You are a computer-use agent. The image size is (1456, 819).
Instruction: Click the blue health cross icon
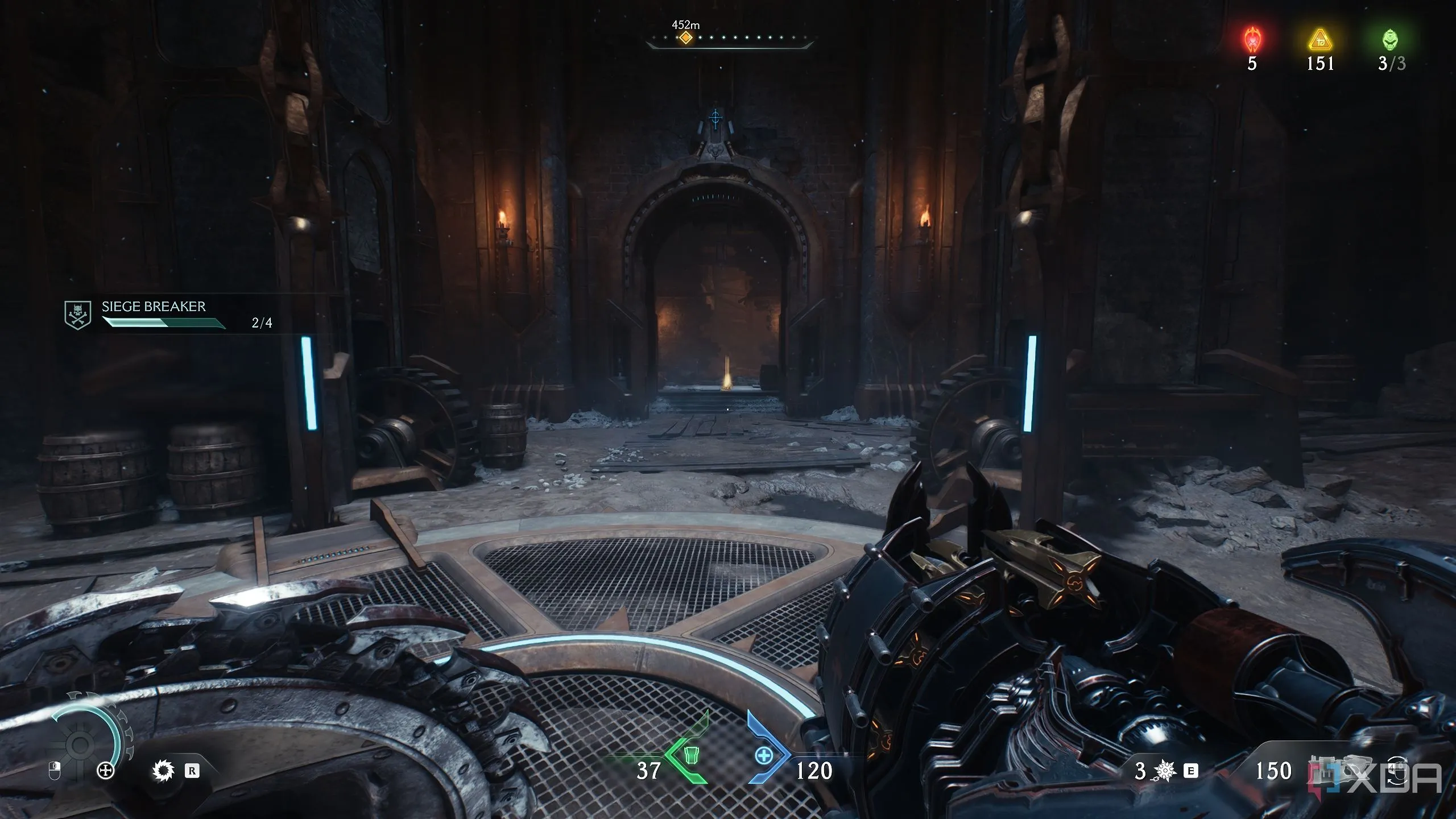click(763, 756)
